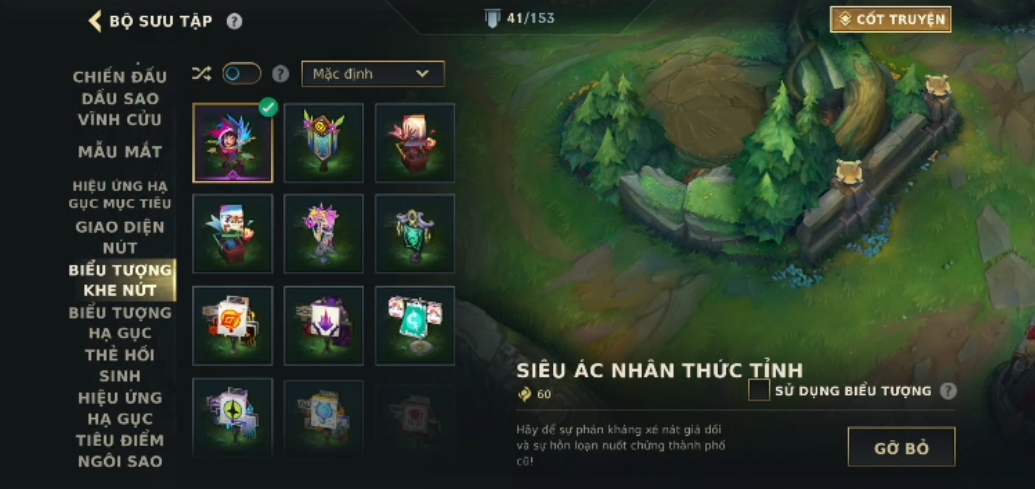
Task: Select the Mẫu Mắt category
Action: tap(120, 152)
